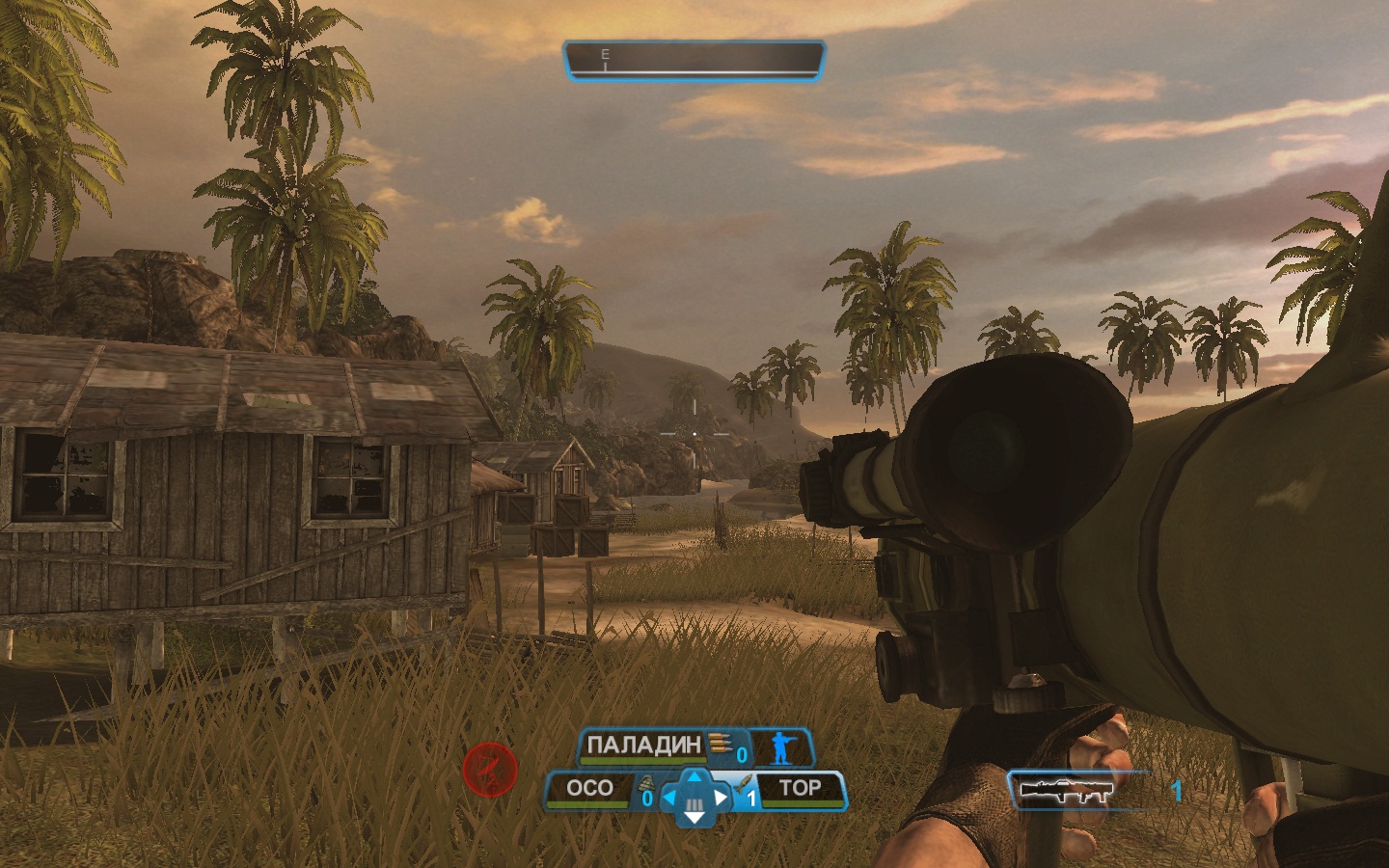Click the compass bar at top
The height and width of the screenshot is (868, 1389).
tap(694, 60)
